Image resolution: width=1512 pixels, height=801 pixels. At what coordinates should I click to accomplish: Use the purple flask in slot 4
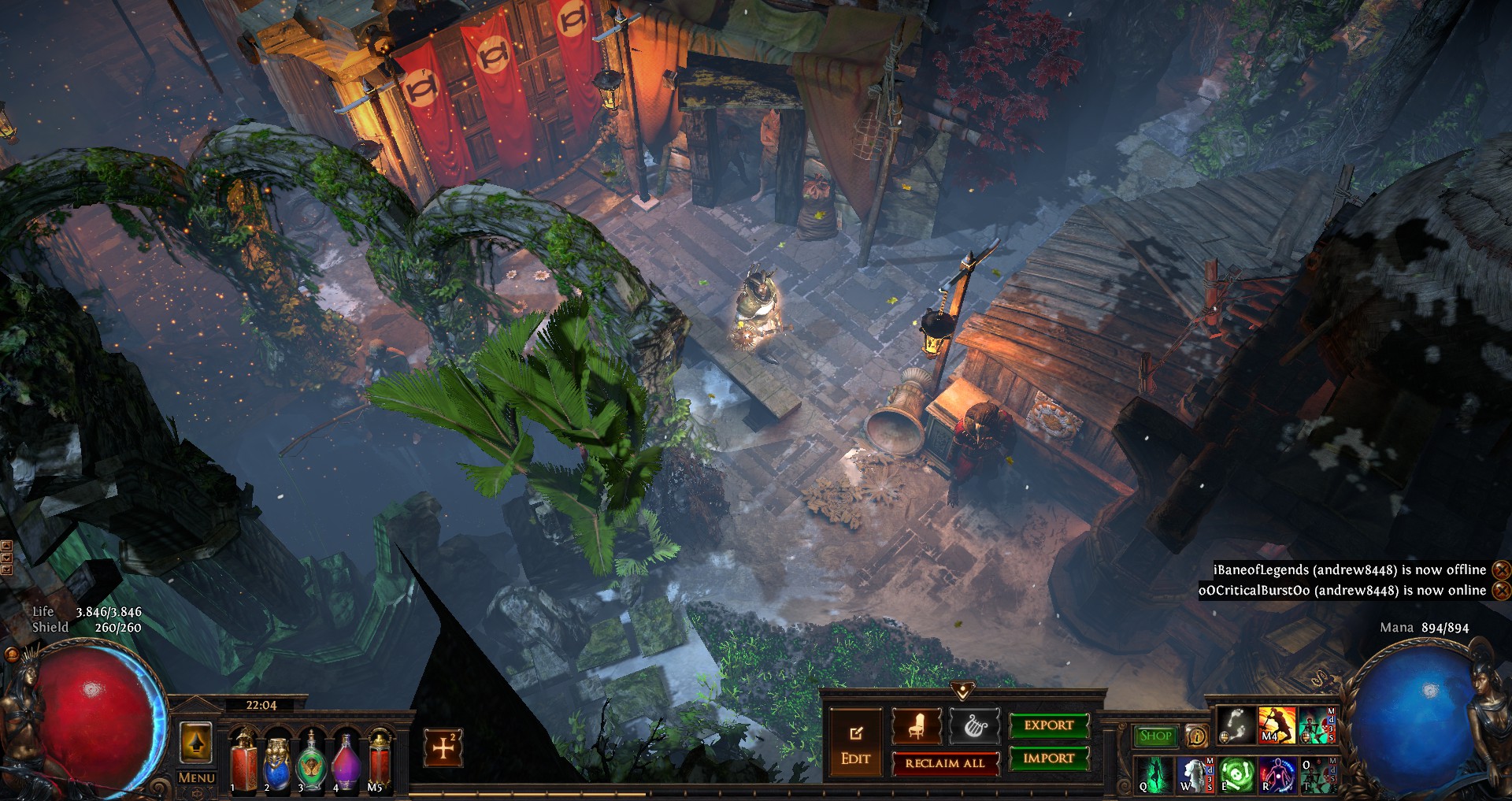(345, 761)
